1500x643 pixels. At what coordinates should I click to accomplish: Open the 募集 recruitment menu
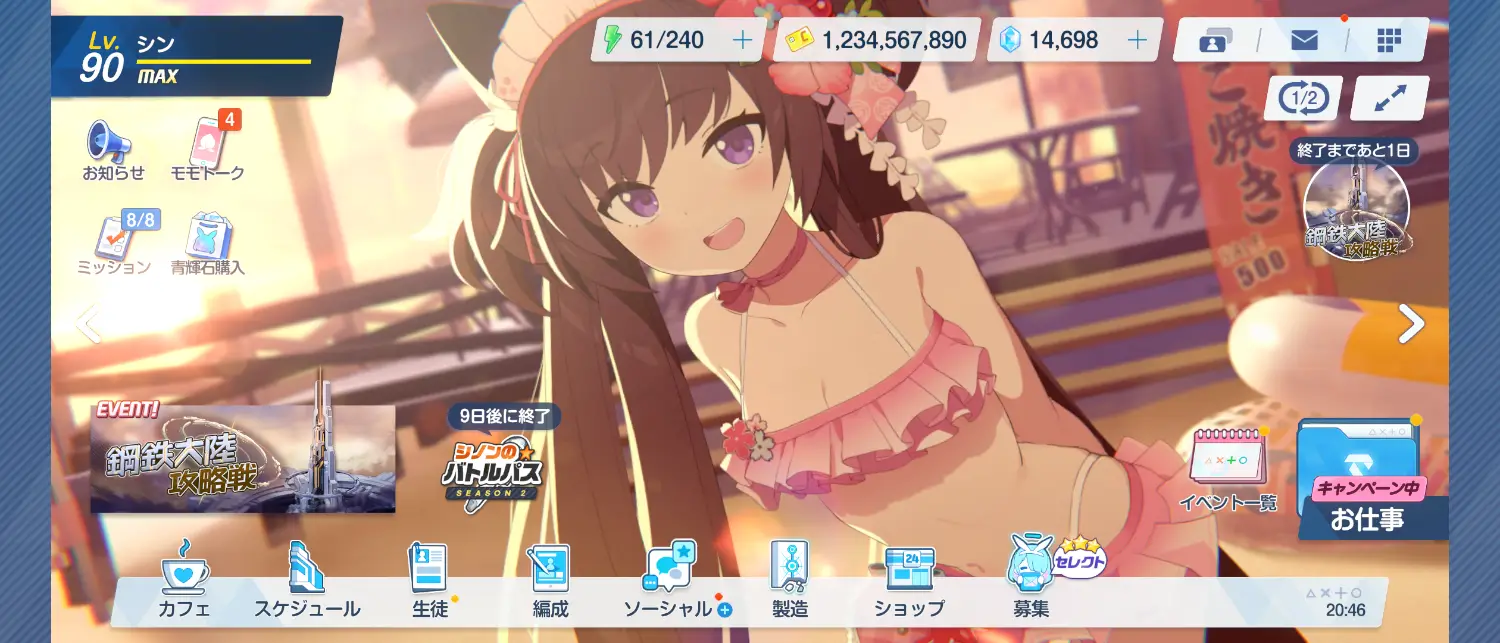pyautogui.click(x=1031, y=580)
